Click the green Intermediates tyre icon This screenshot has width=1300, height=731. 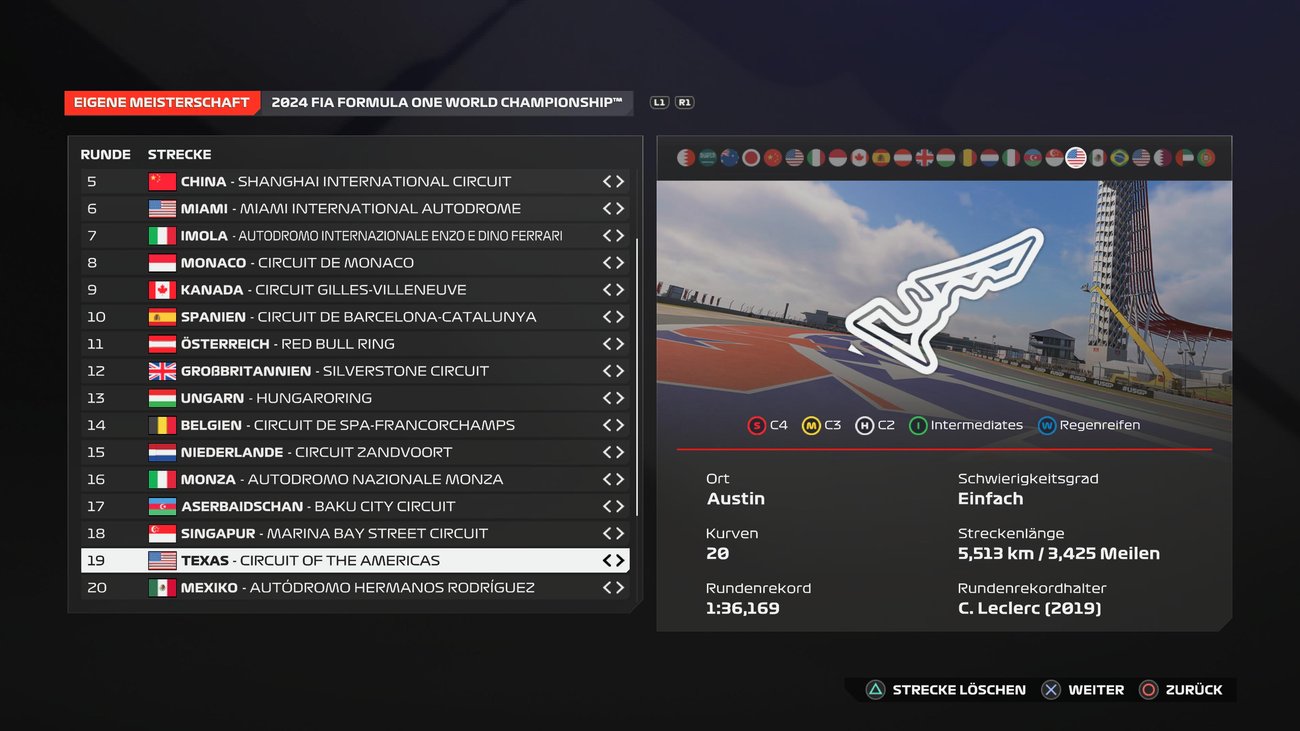coord(920,424)
